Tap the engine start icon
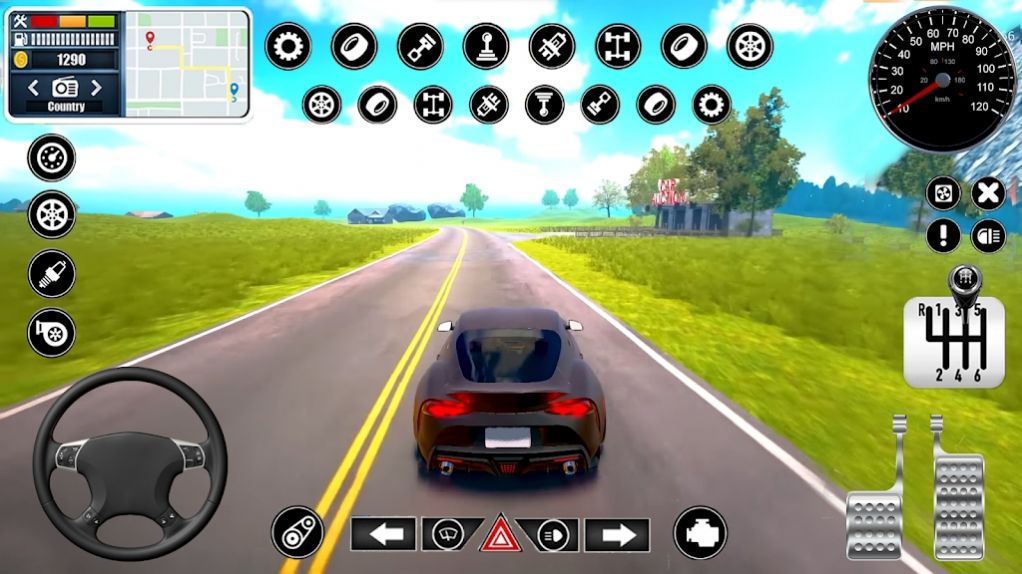1022x574 pixels. [700, 532]
